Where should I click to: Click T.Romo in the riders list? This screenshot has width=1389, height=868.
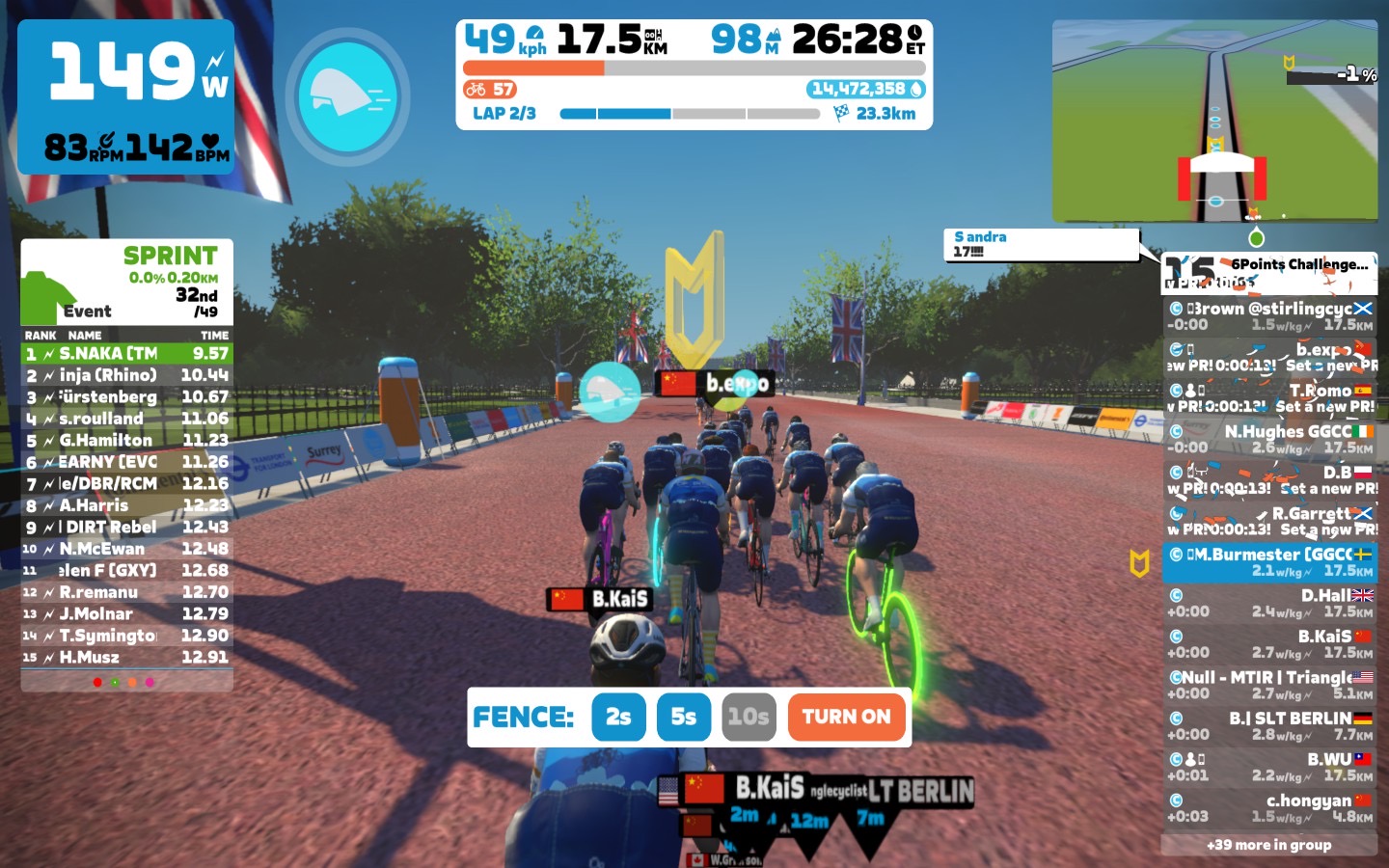tap(1269, 398)
